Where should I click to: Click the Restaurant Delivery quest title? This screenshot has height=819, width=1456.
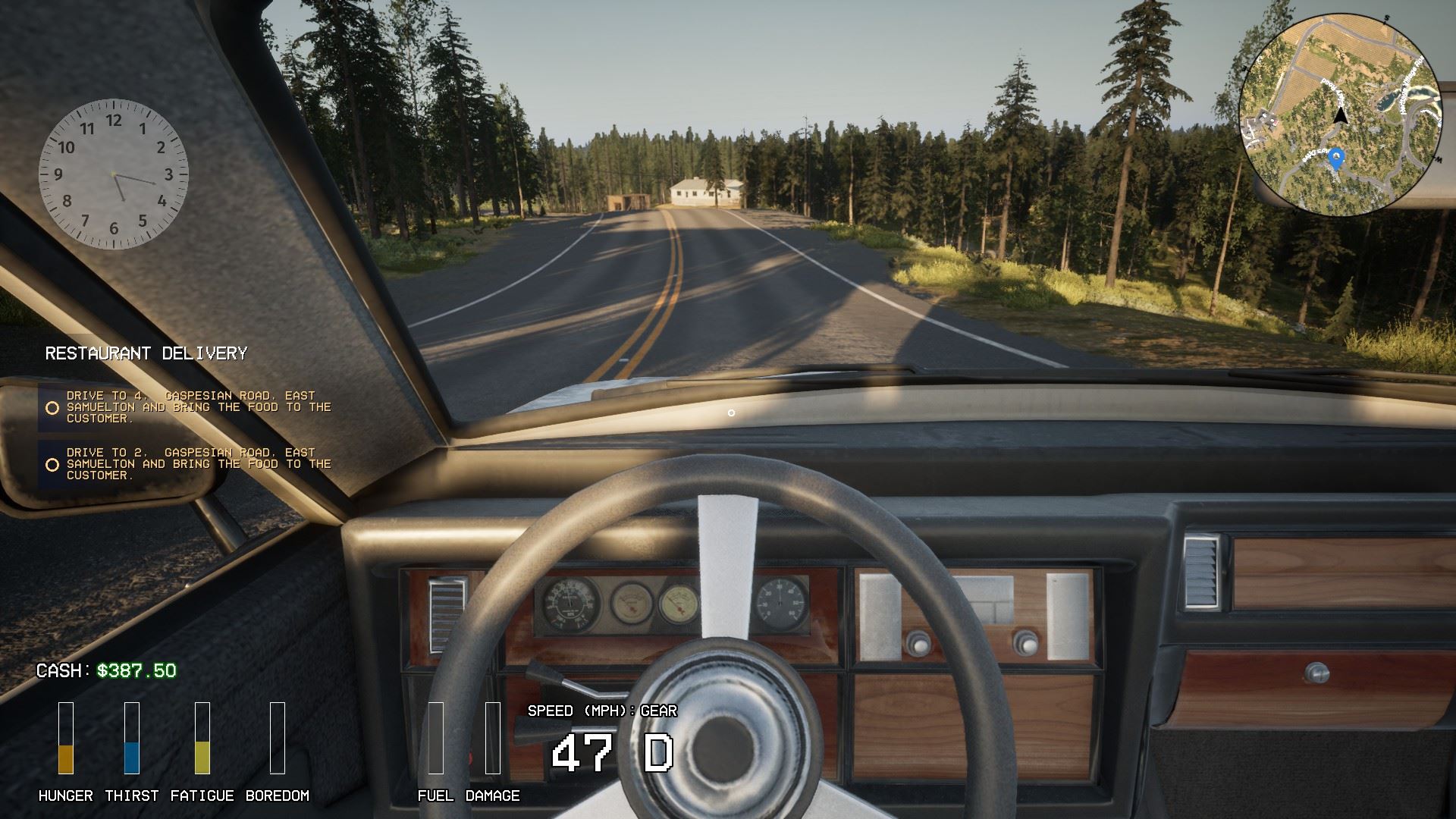(x=146, y=353)
